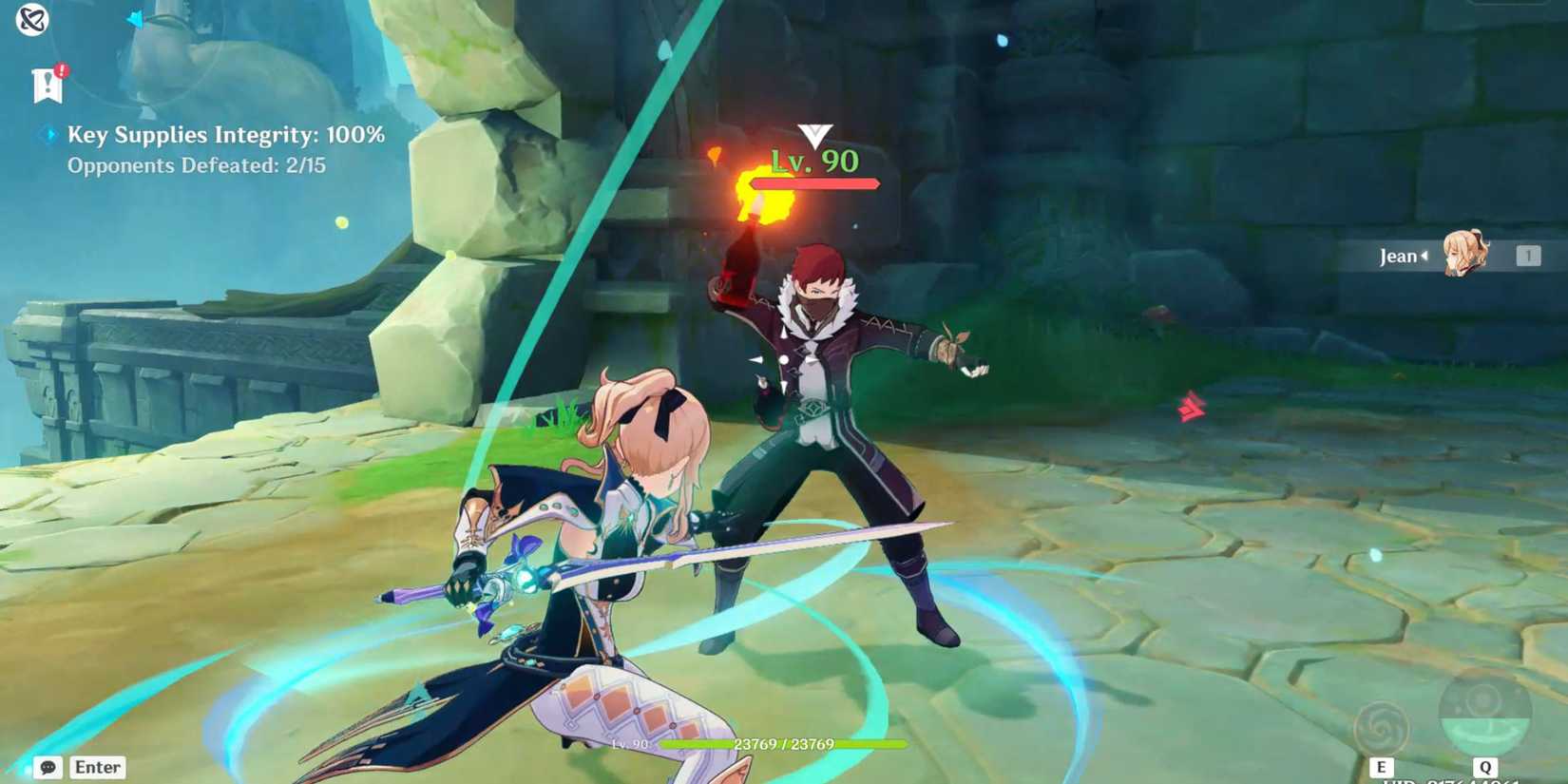Image resolution: width=1568 pixels, height=784 pixels.
Task: Select the Jean character slot number 1
Action: [1529, 255]
